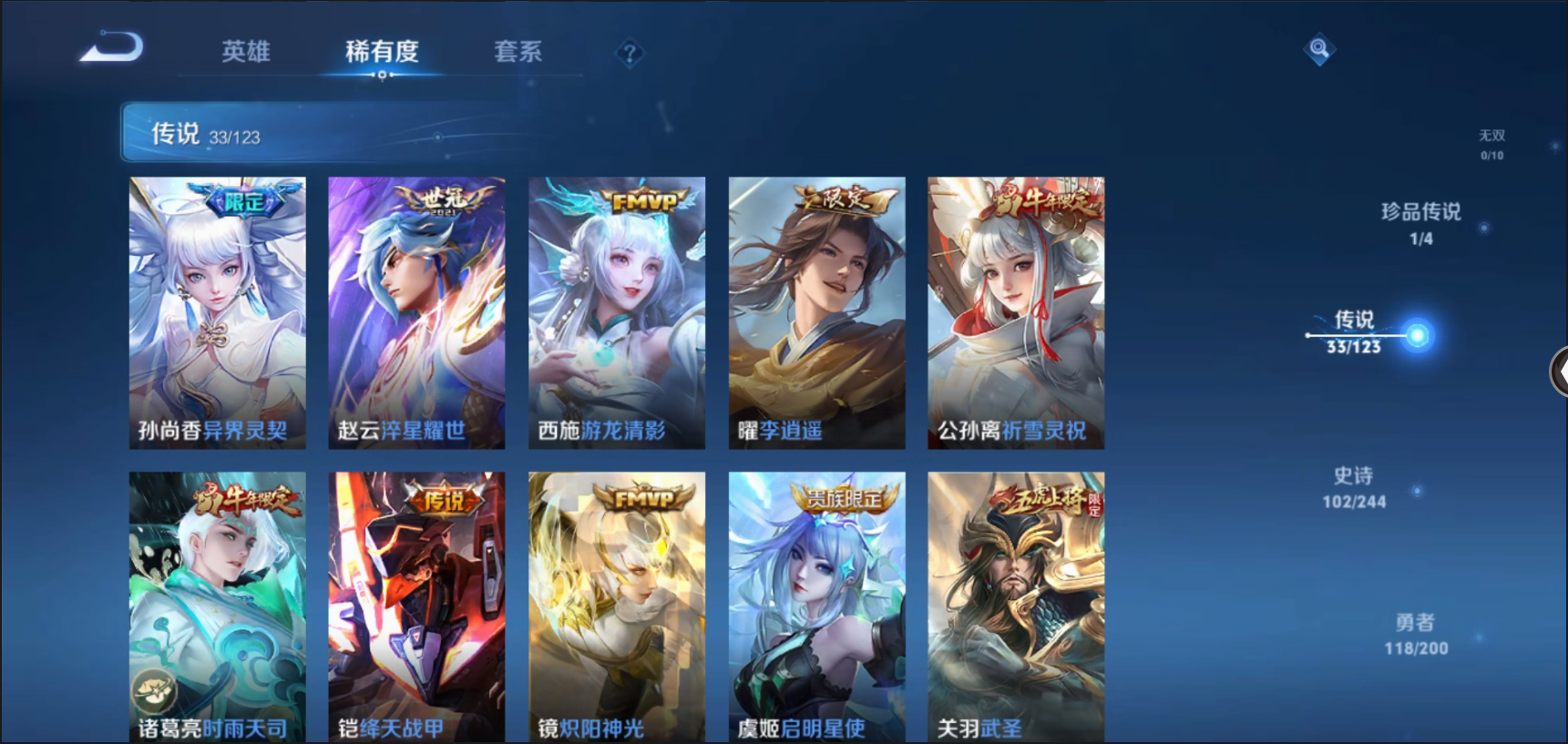Viewport: 1568px width, 744px height.
Task: Select the 稀有度 tab
Action: [382, 52]
